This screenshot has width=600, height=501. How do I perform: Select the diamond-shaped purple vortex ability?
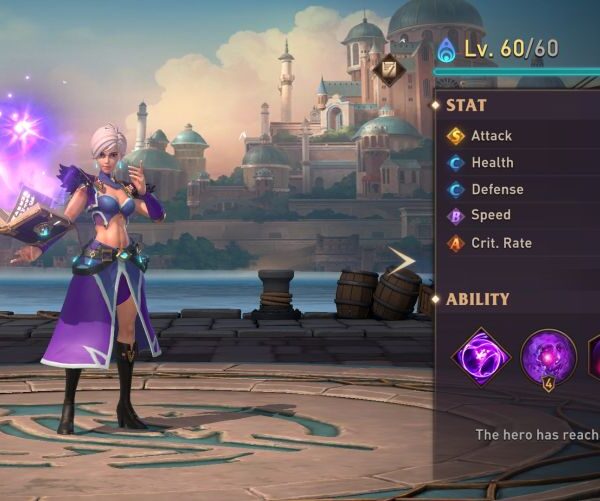pyautogui.click(x=481, y=357)
